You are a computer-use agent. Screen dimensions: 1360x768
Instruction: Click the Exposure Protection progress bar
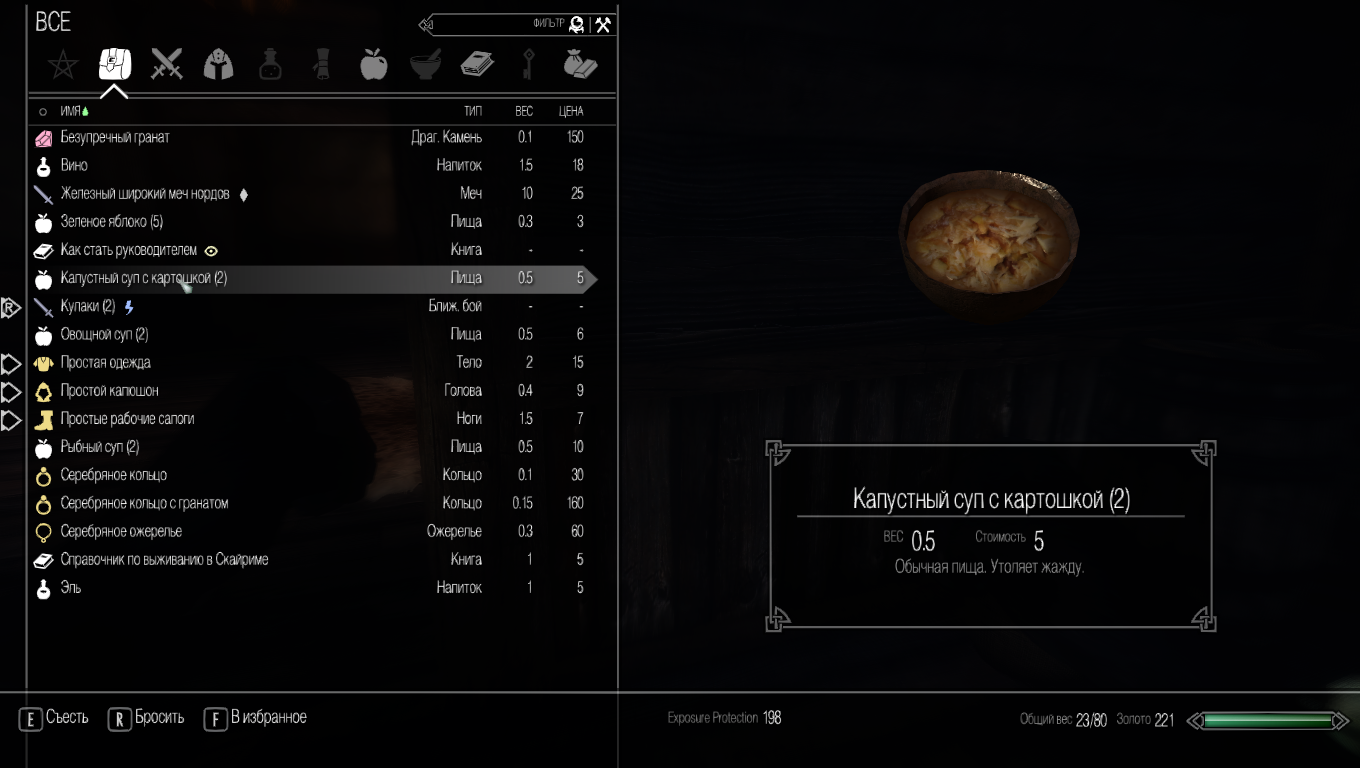click(x=724, y=717)
